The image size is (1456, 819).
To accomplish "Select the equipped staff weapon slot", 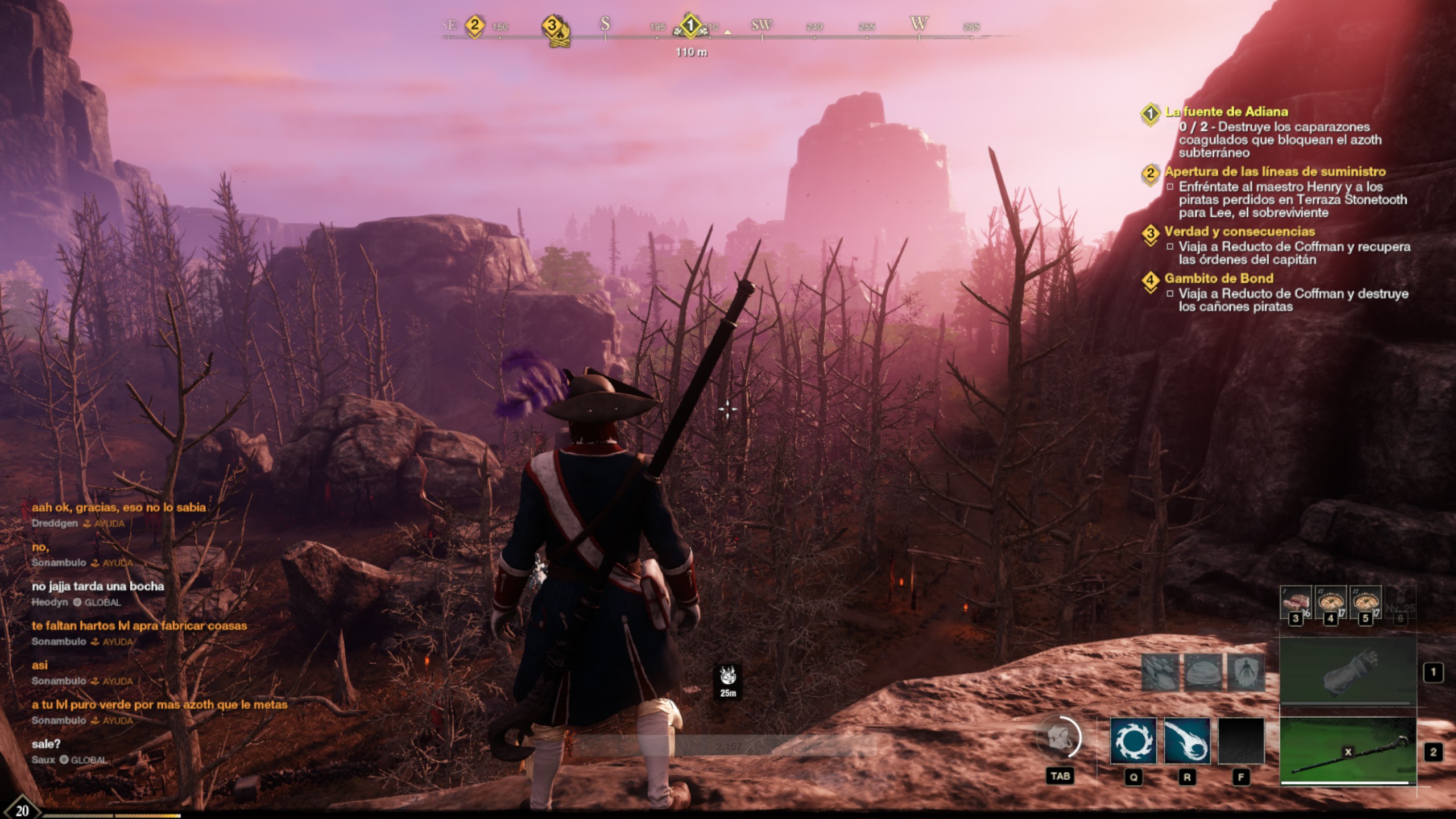I will [1347, 752].
